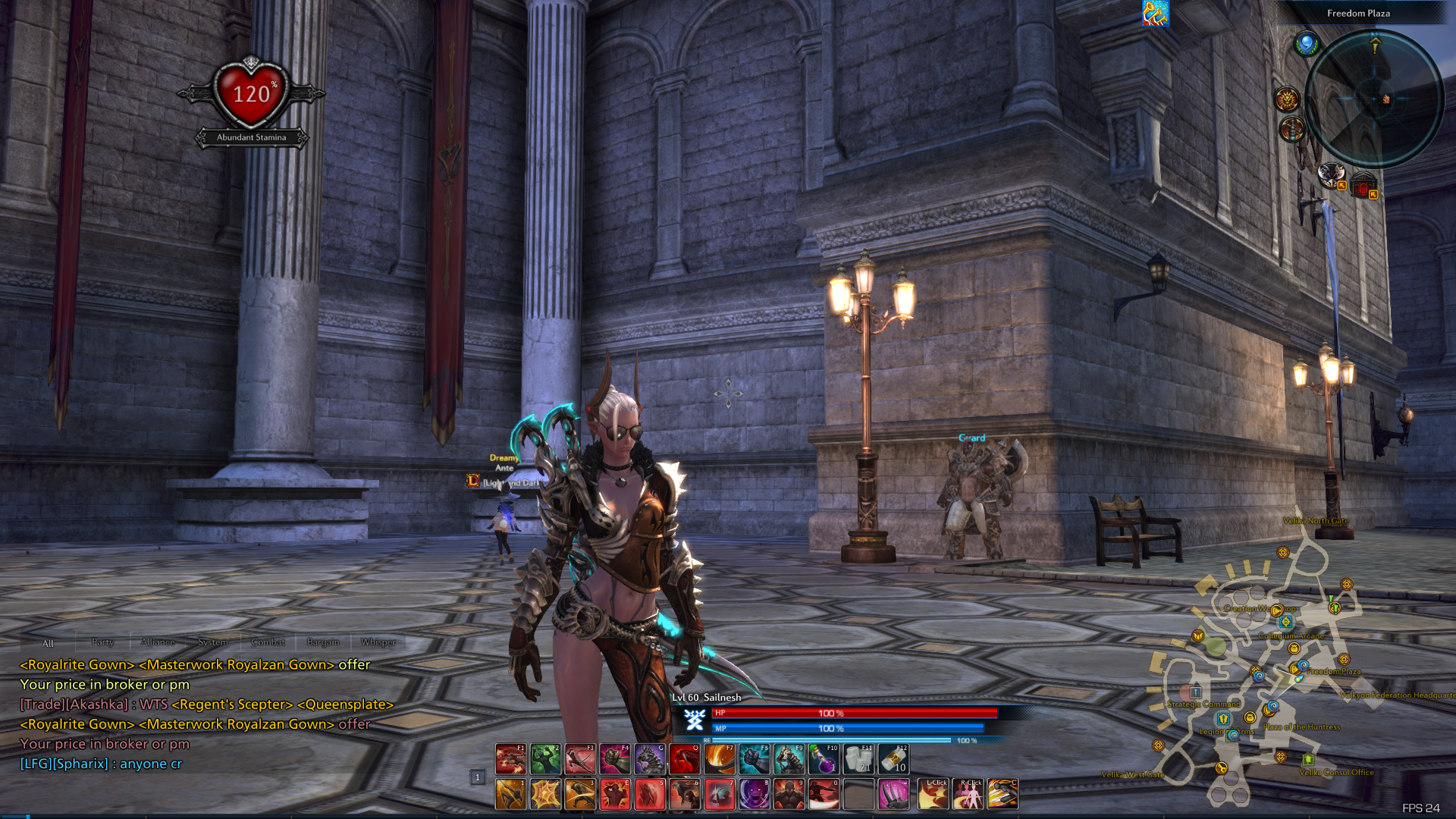The image size is (1456, 819).
Task: Click the red broker building icon below minimap
Action: 1363,186
